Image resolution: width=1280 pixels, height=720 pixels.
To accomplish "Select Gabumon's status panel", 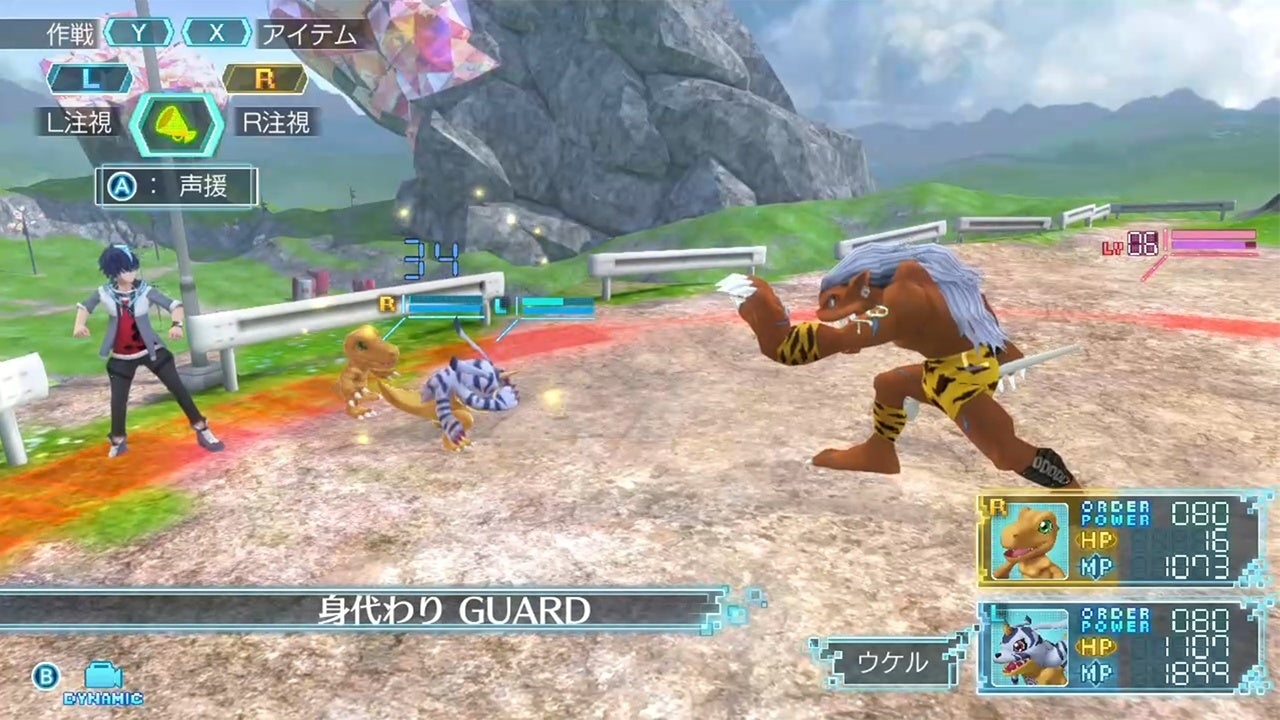I will click(1118, 647).
